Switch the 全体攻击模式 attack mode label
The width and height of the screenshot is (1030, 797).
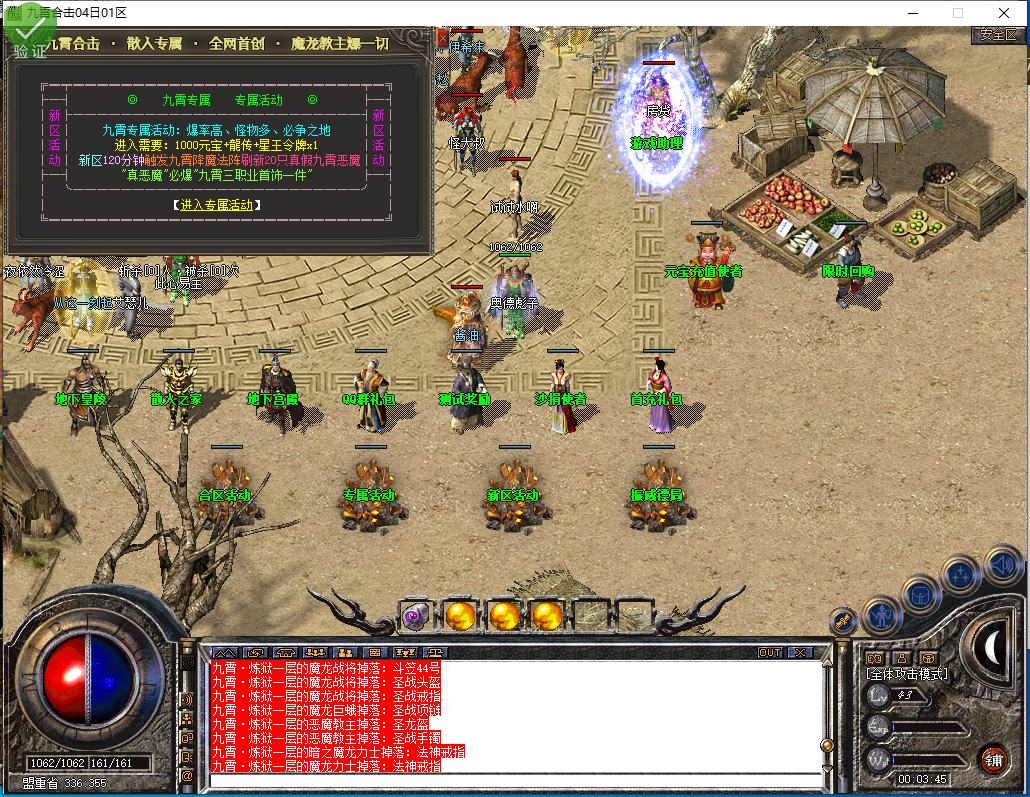pos(907,674)
